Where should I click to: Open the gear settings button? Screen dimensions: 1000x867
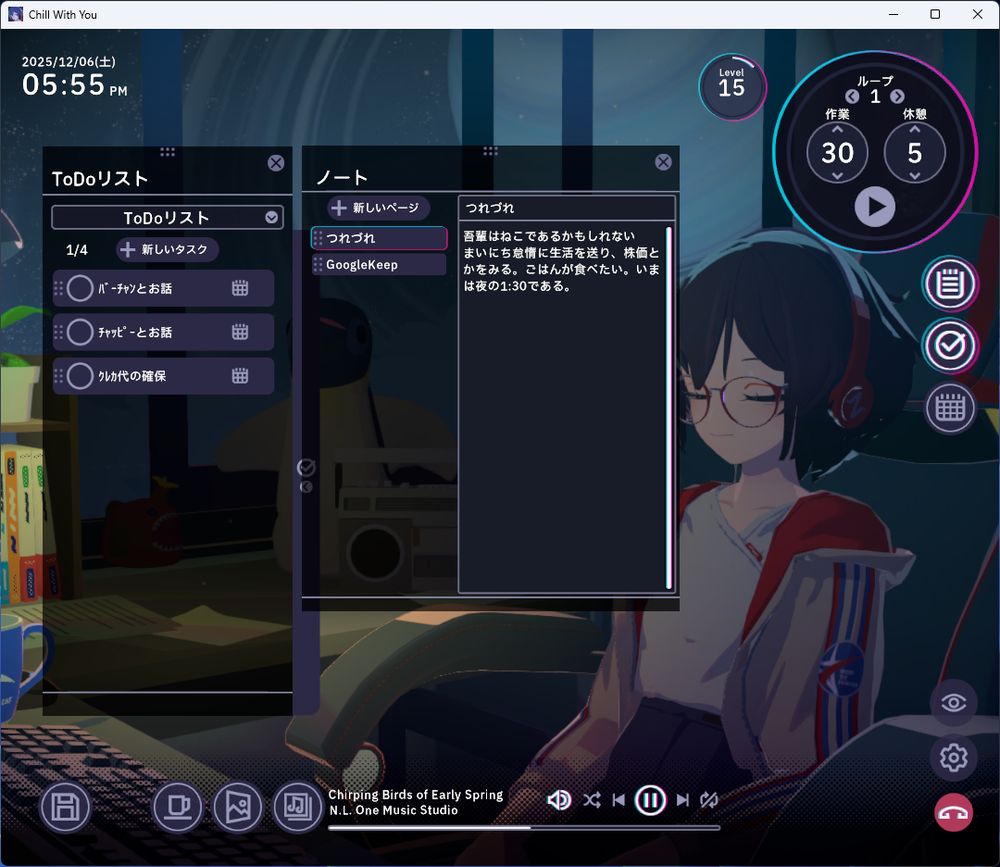953,759
